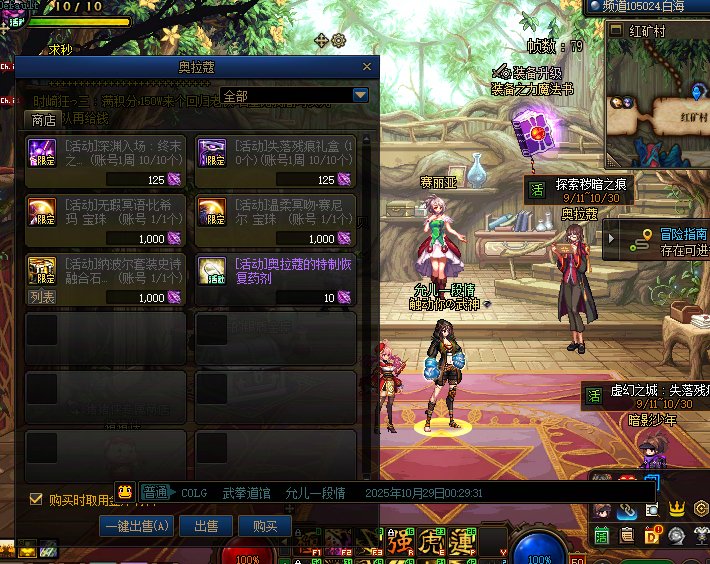The height and width of the screenshot is (564, 710).
Task: Toggle the 购买时取用 checkbox
Action: point(36,499)
